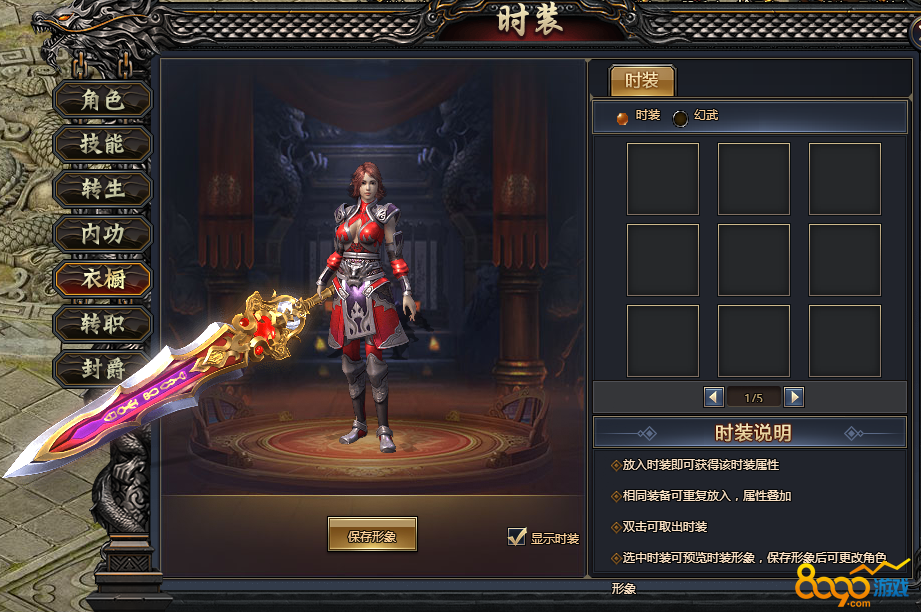921x612 pixels.
Task: Switch to the 时装 tab
Action: tap(642, 81)
